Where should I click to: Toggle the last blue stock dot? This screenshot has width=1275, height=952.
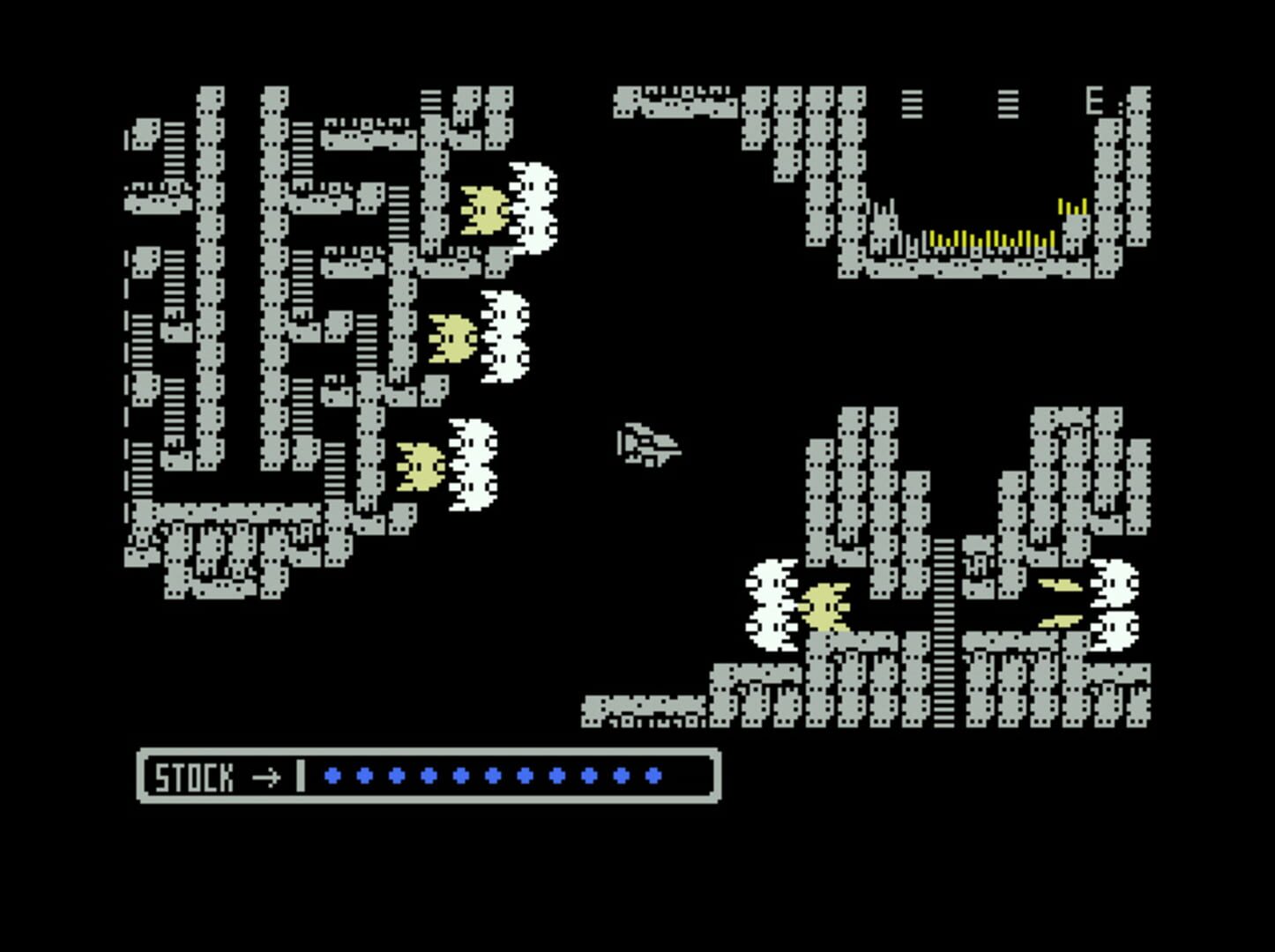[x=653, y=776]
